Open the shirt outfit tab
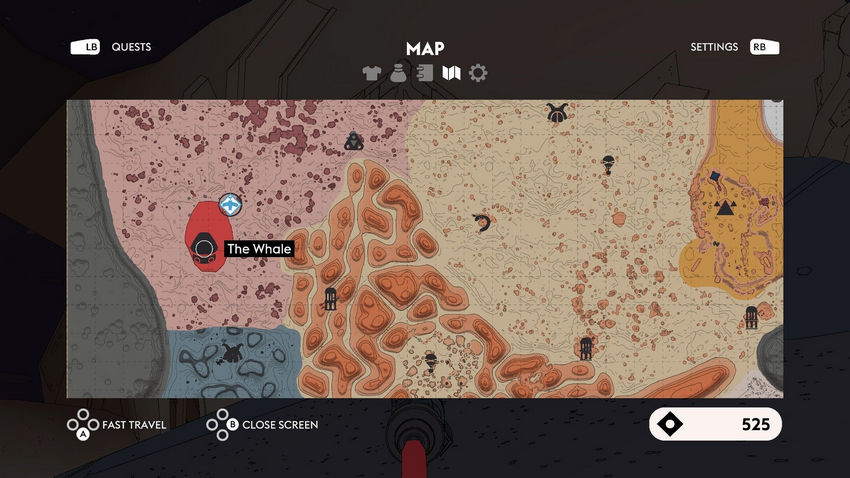 [372, 73]
